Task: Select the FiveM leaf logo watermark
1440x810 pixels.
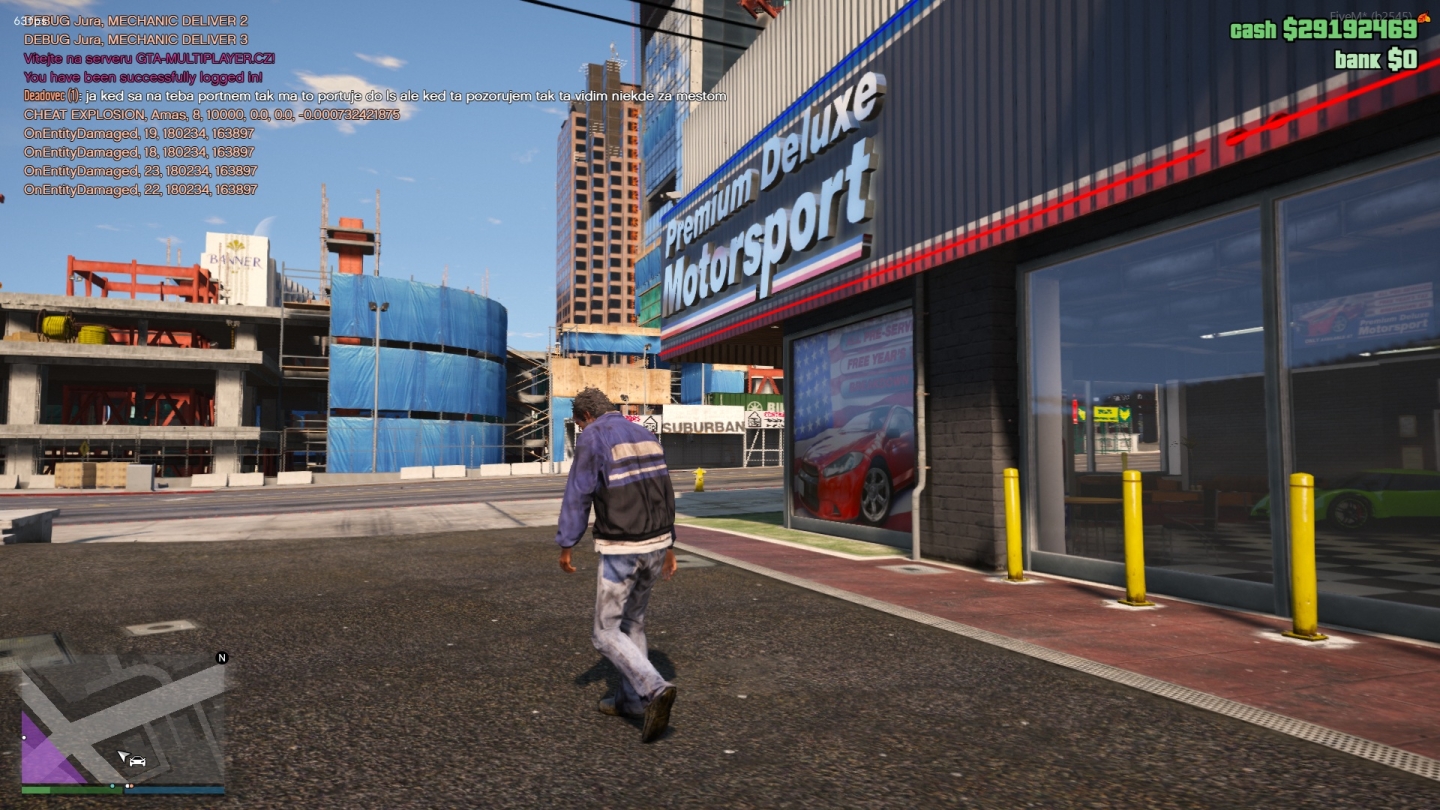Action: (x=1424, y=17)
